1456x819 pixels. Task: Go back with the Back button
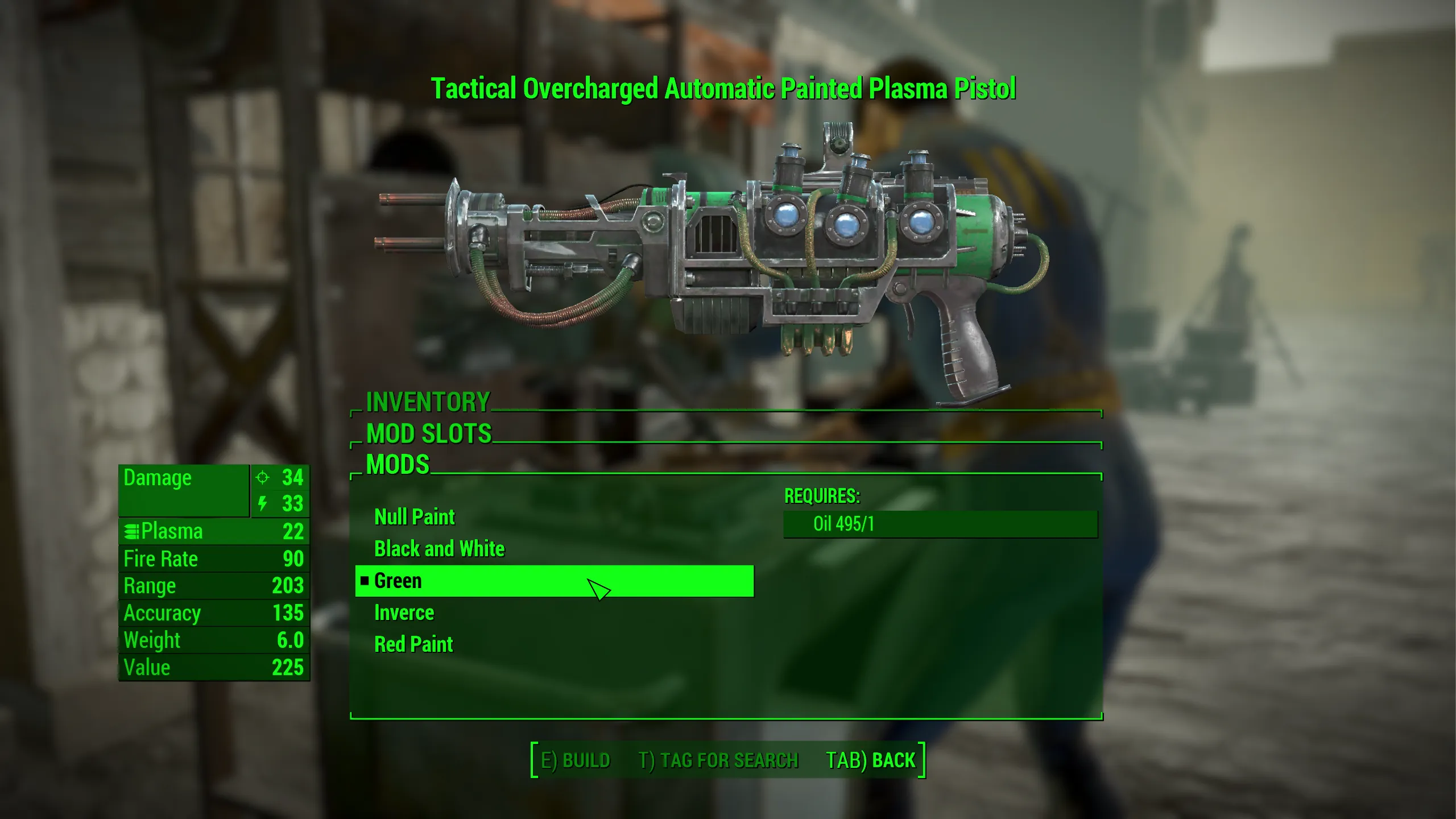point(871,760)
